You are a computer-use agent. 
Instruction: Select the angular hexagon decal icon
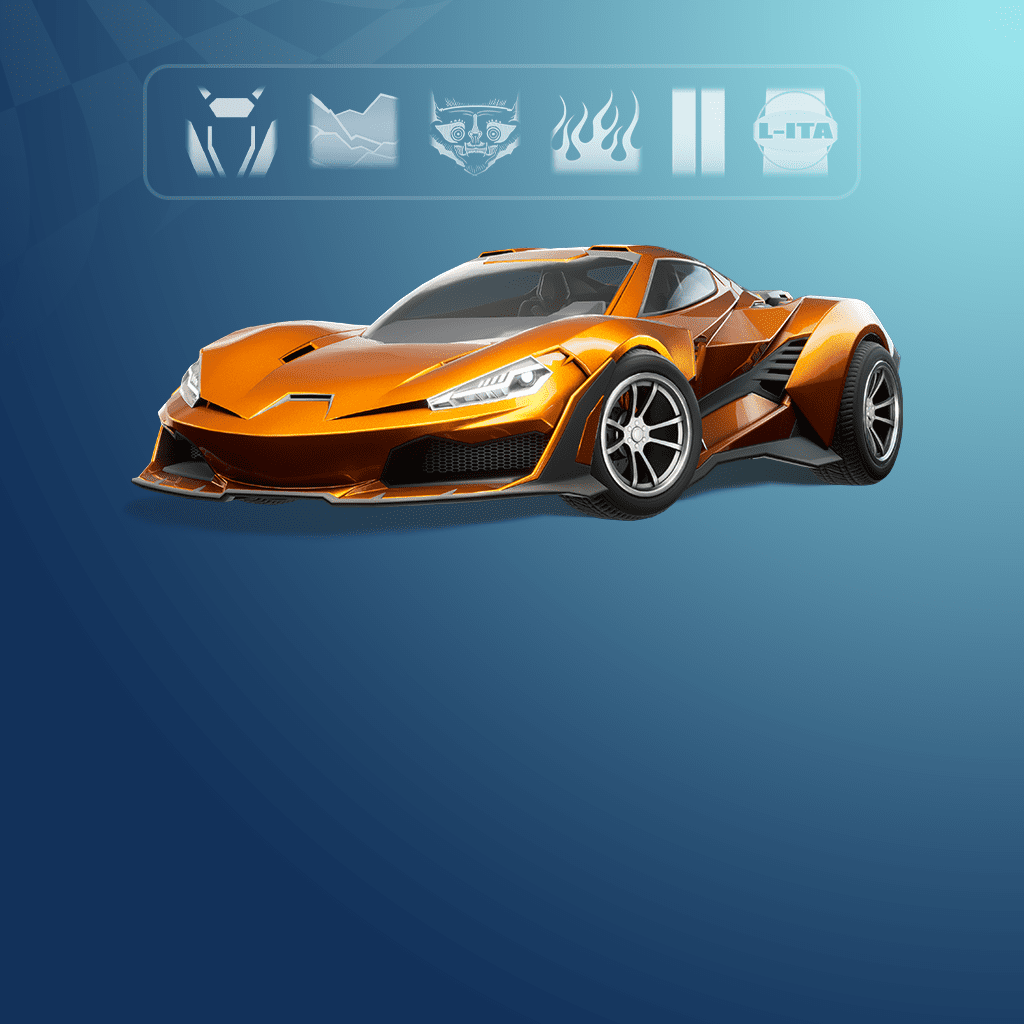tap(230, 132)
